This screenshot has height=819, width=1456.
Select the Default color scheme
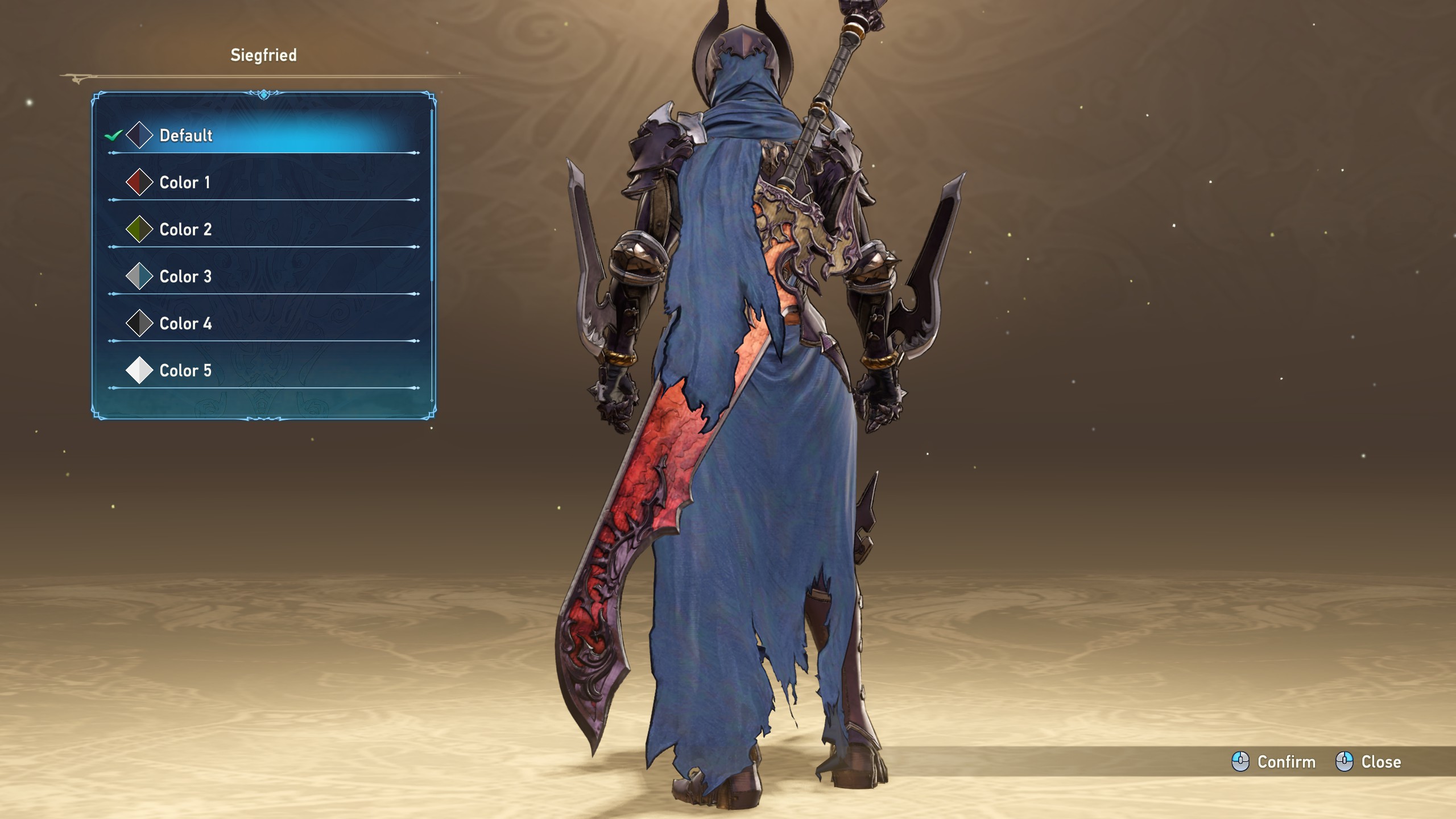point(187,135)
